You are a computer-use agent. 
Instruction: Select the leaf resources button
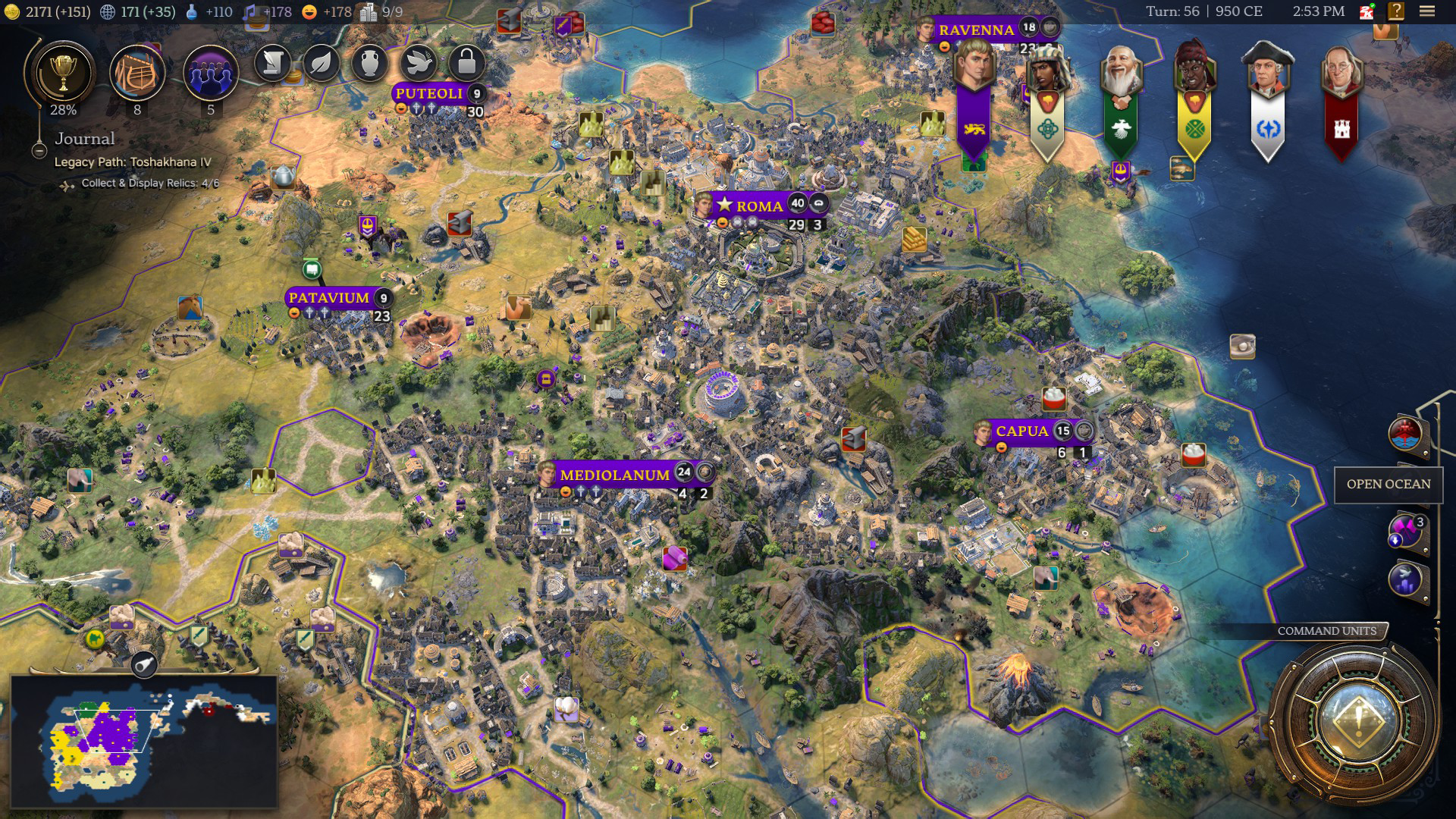[x=322, y=63]
